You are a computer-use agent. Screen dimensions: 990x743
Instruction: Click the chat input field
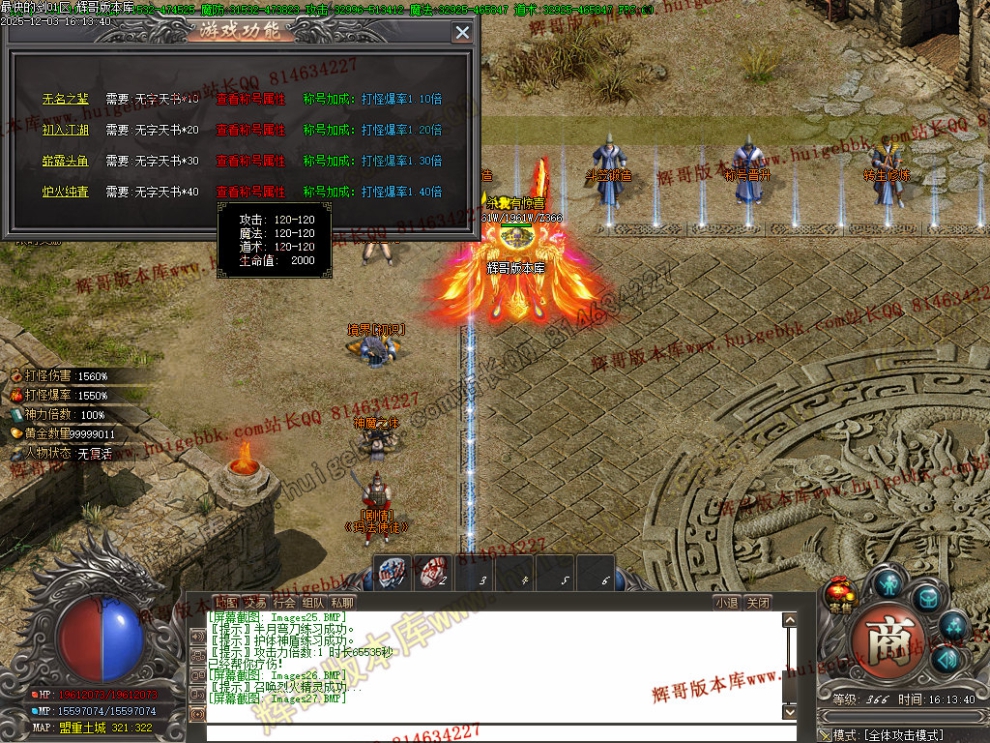click(490, 732)
